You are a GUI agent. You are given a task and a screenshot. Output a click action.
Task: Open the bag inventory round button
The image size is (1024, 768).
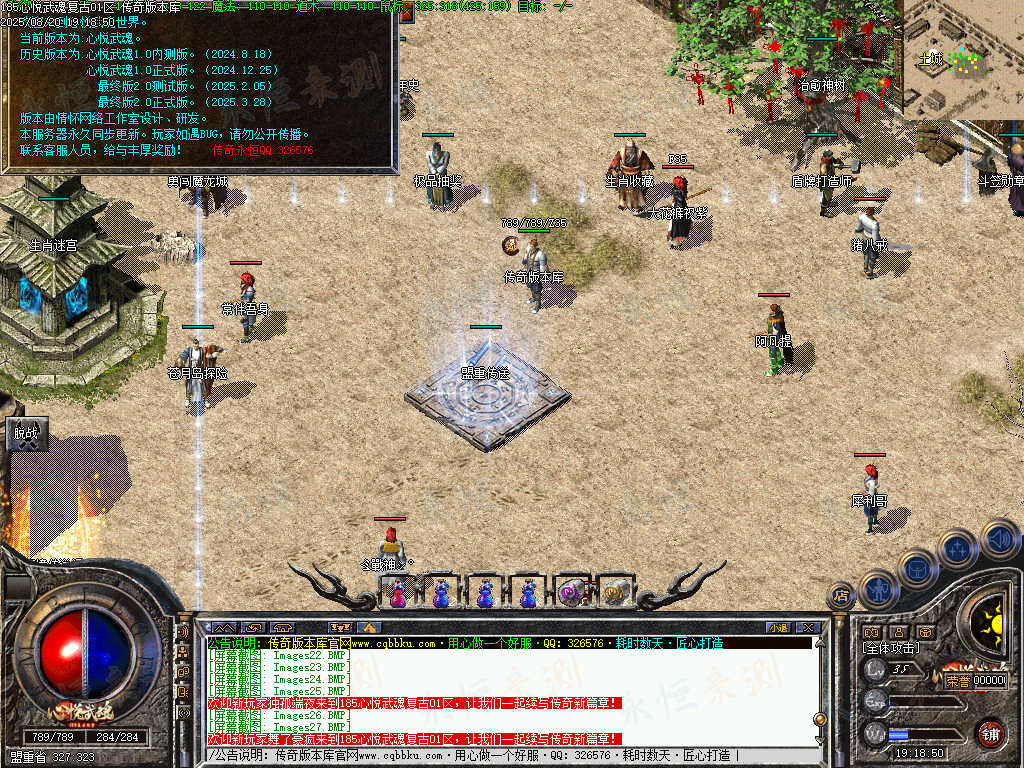click(917, 567)
